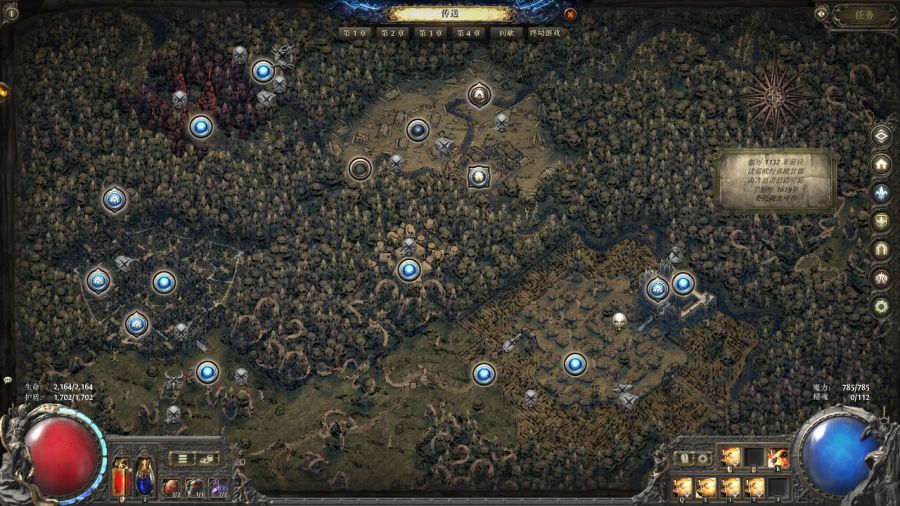Switch to the 第4章 tab

(467, 33)
